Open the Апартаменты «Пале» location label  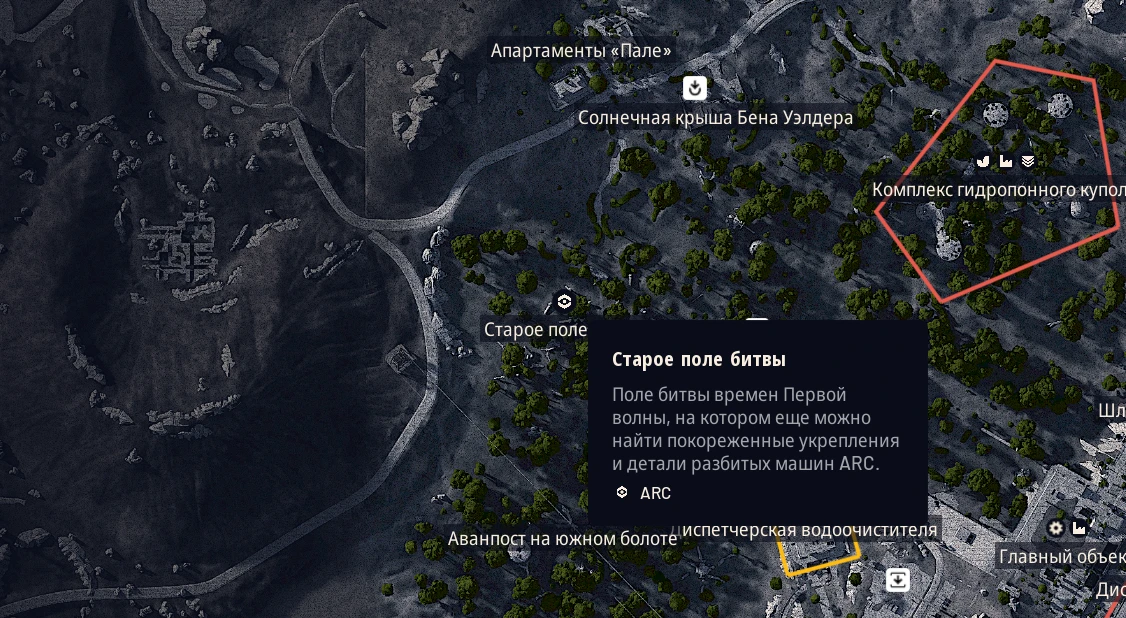(581, 51)
